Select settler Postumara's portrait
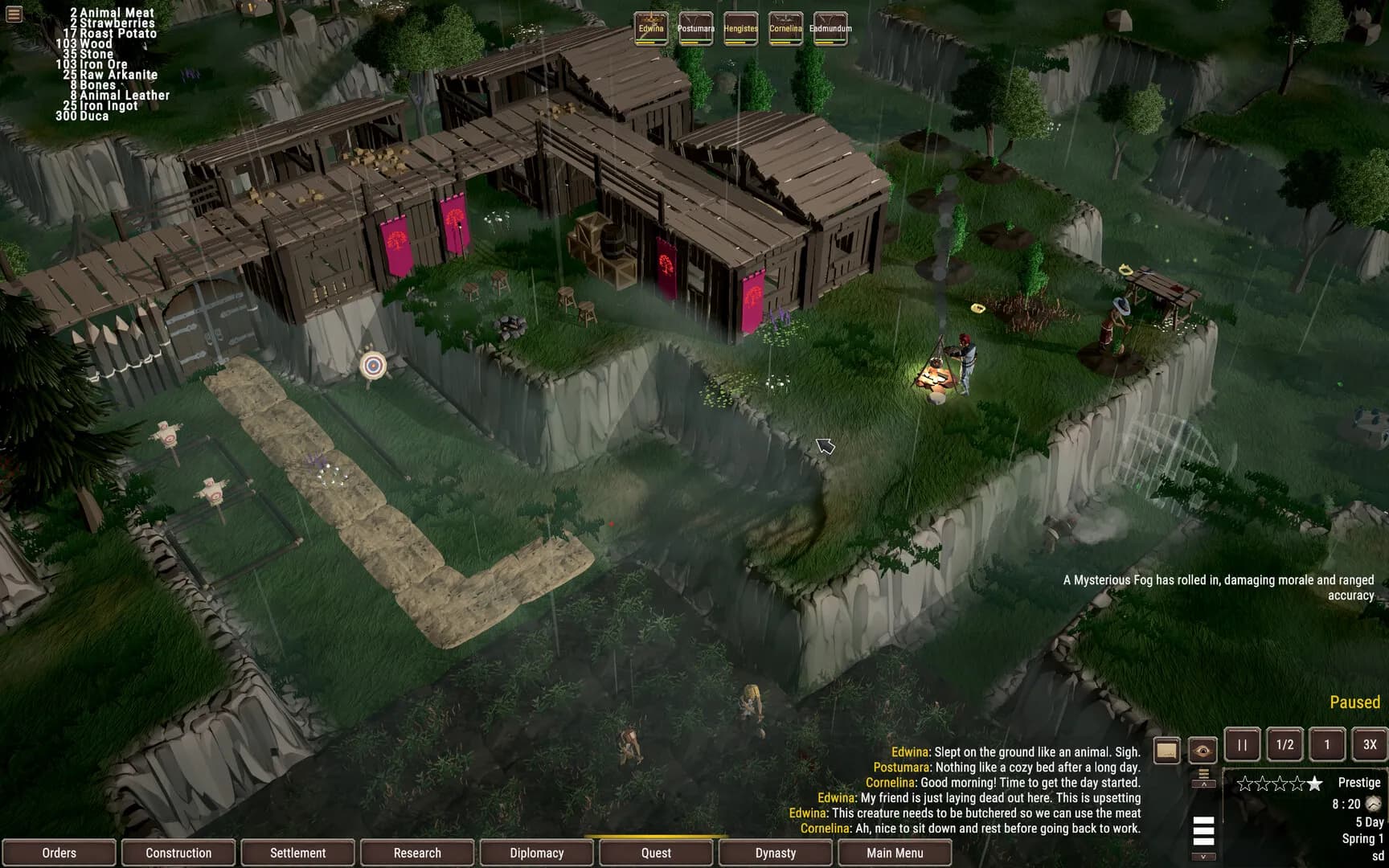Image resolution: width=1389 pixels, height=868 pixels. click(696, 28)
